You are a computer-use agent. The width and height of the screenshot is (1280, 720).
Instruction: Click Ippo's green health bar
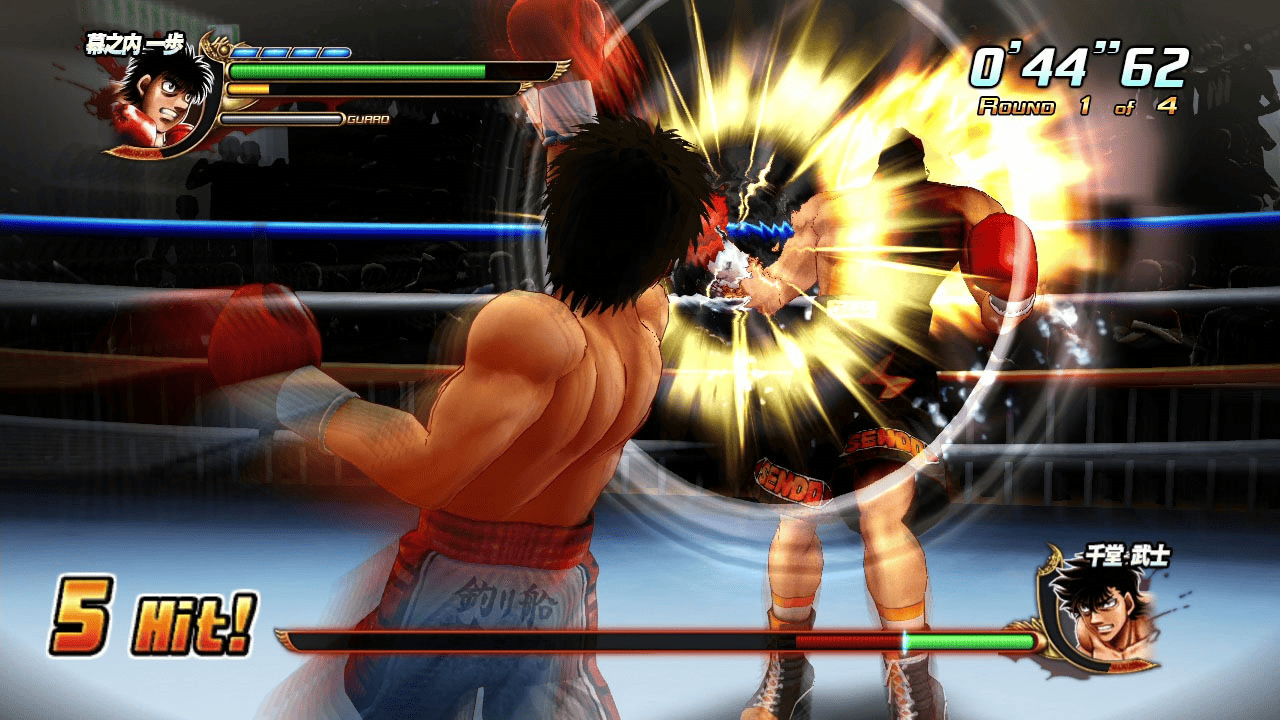(x=355, y=70)
